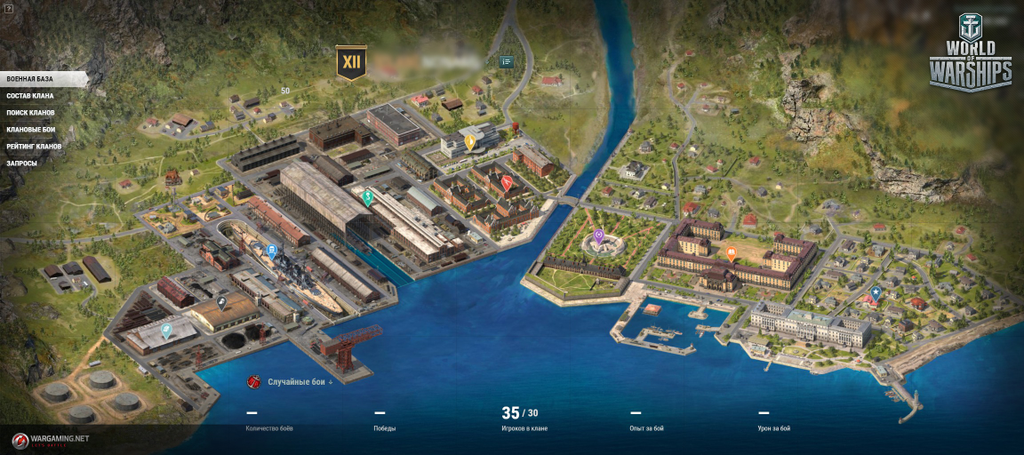Image resolution: width=1024 pixels, height=455 pixels.
Task: Open Клановые бои section
Action: point(31,129)
